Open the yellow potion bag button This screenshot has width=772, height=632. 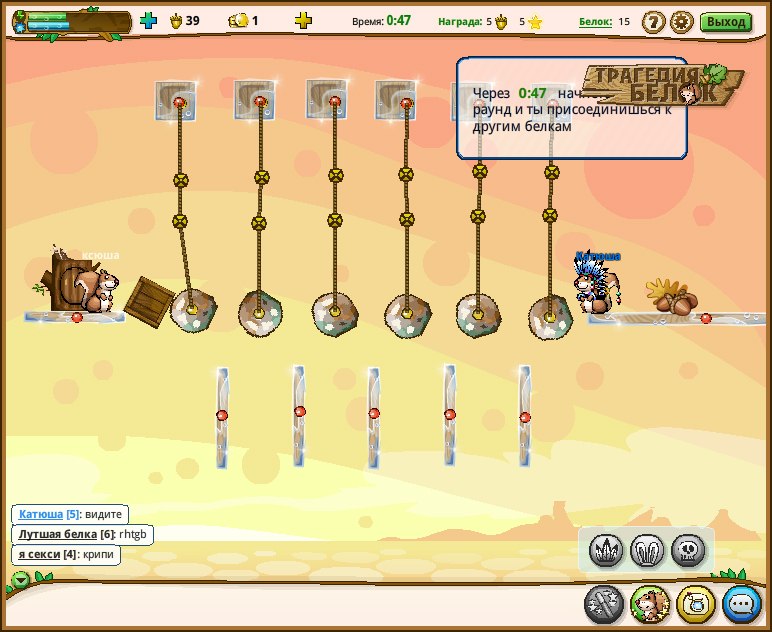[695, 604]
